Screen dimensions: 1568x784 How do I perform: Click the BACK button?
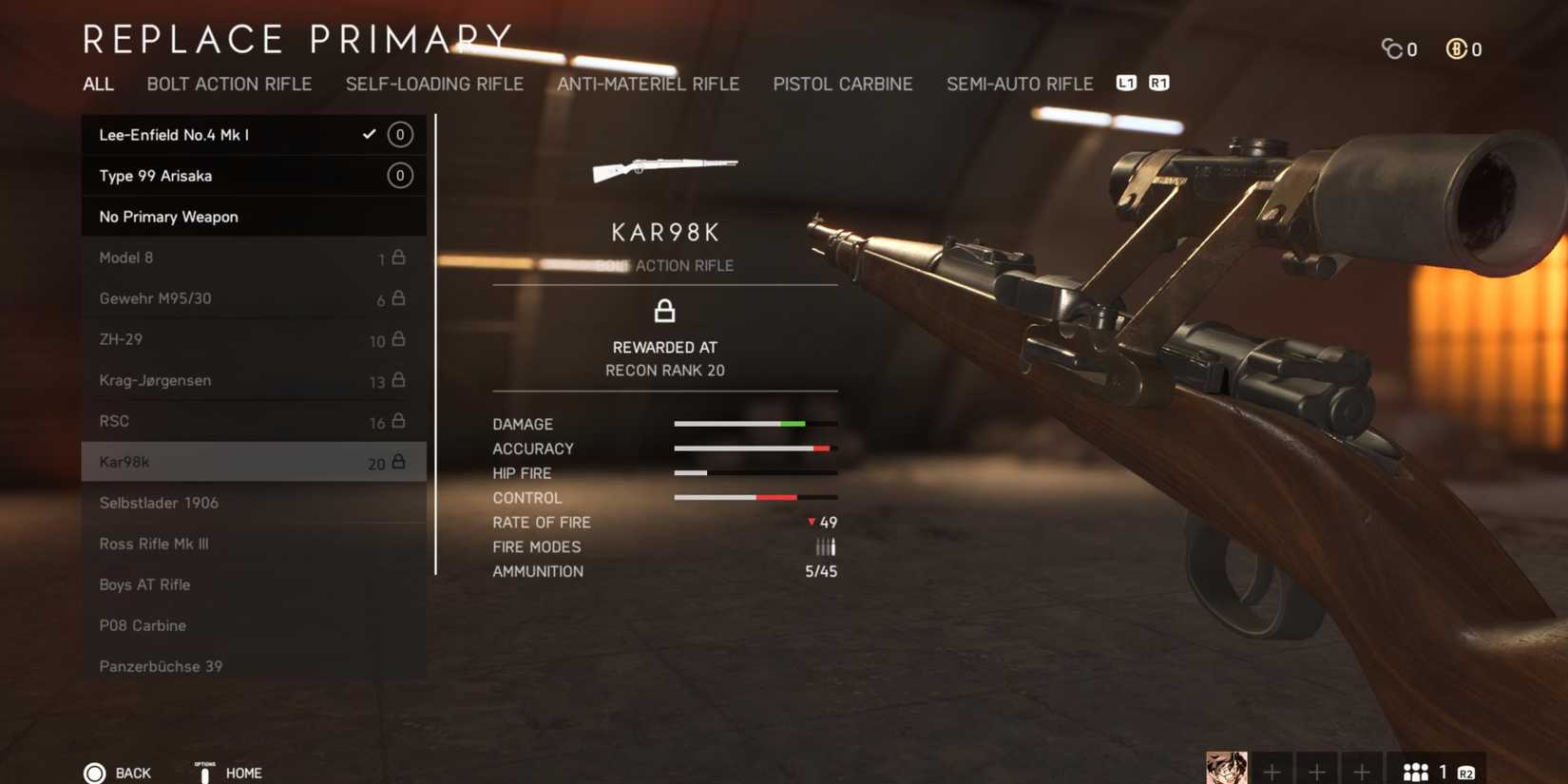(133, 773)
